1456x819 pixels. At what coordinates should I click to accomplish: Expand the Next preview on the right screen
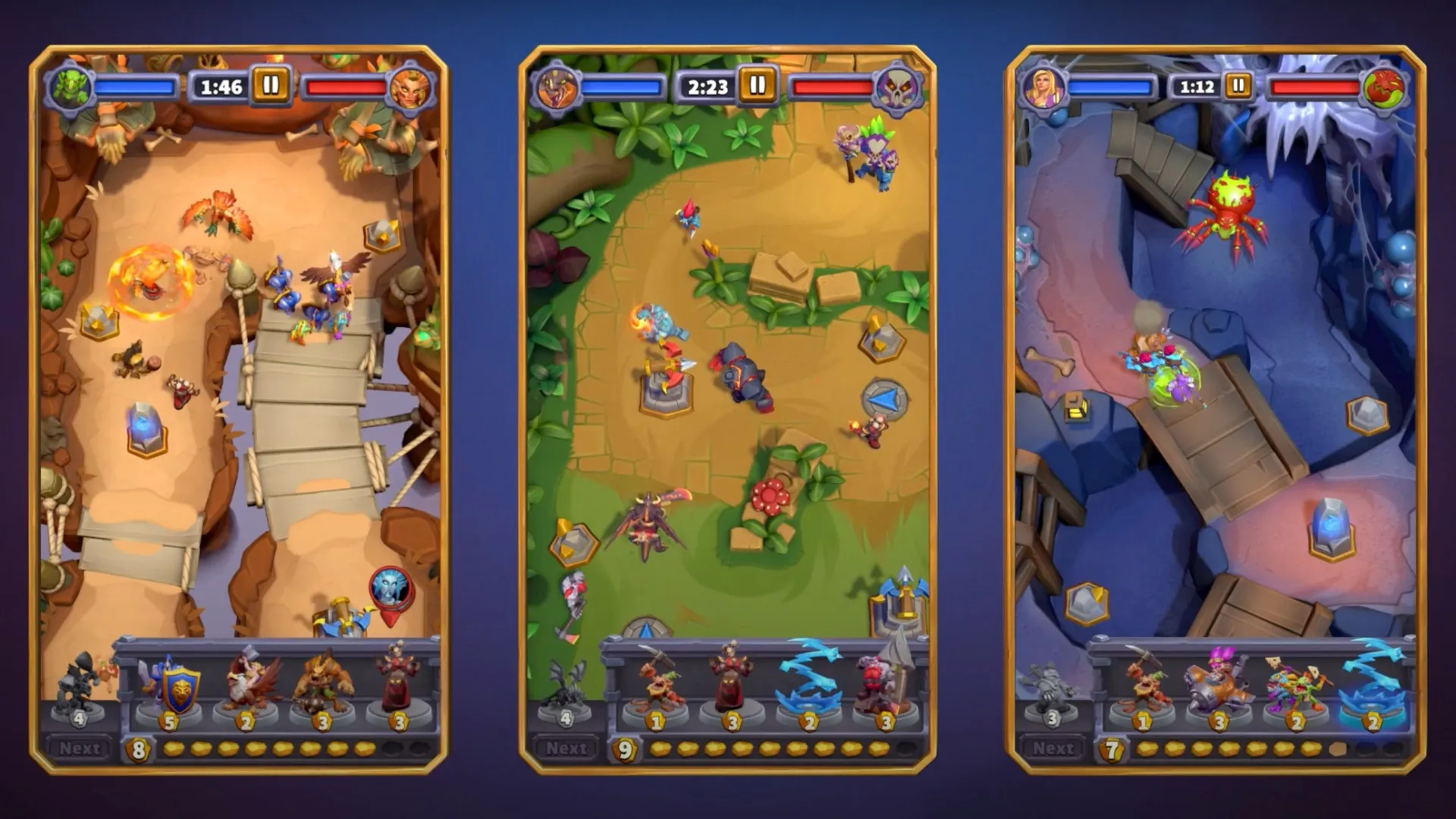[x=1054, y=747]
